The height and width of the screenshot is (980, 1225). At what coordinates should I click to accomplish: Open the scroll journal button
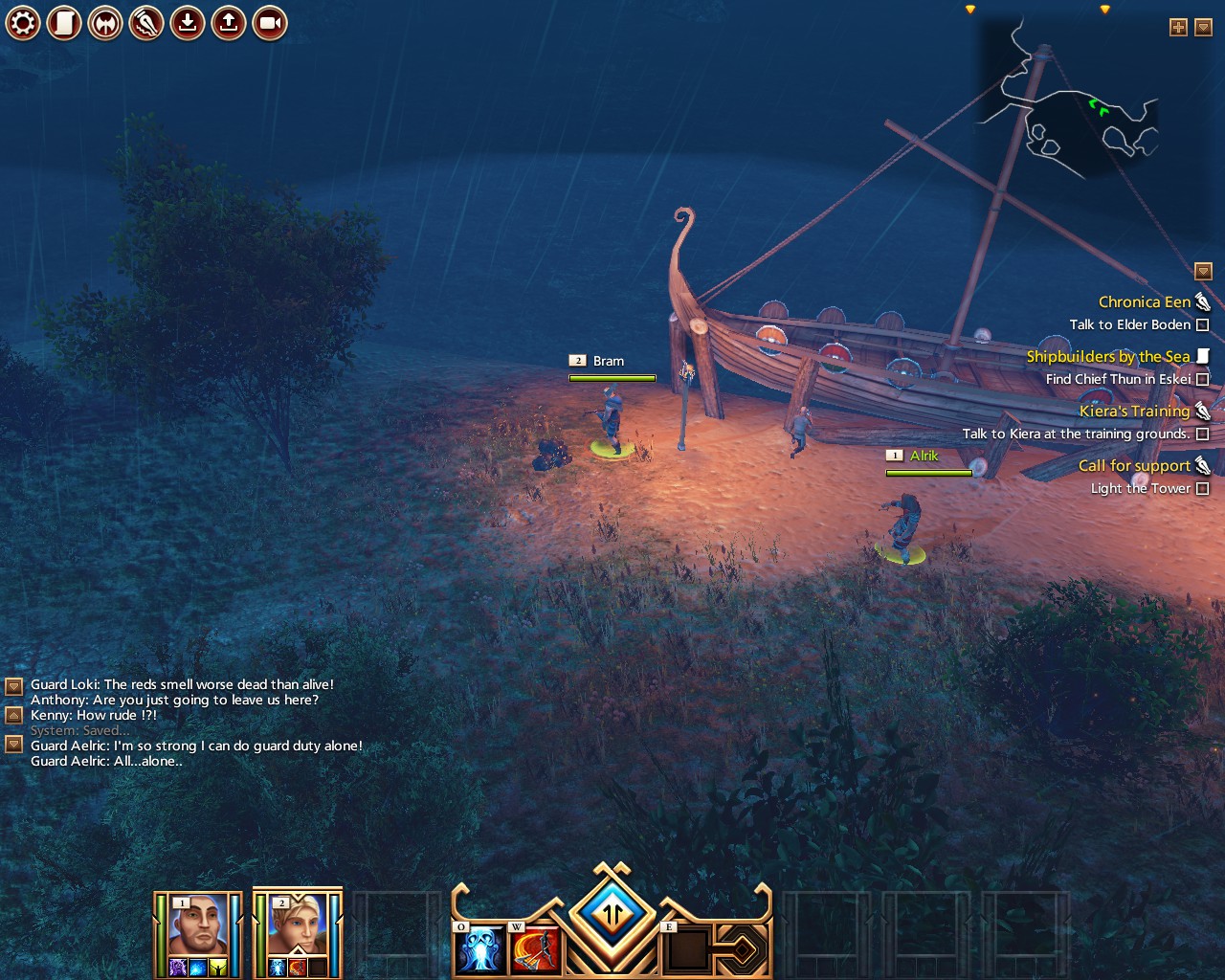64,23
